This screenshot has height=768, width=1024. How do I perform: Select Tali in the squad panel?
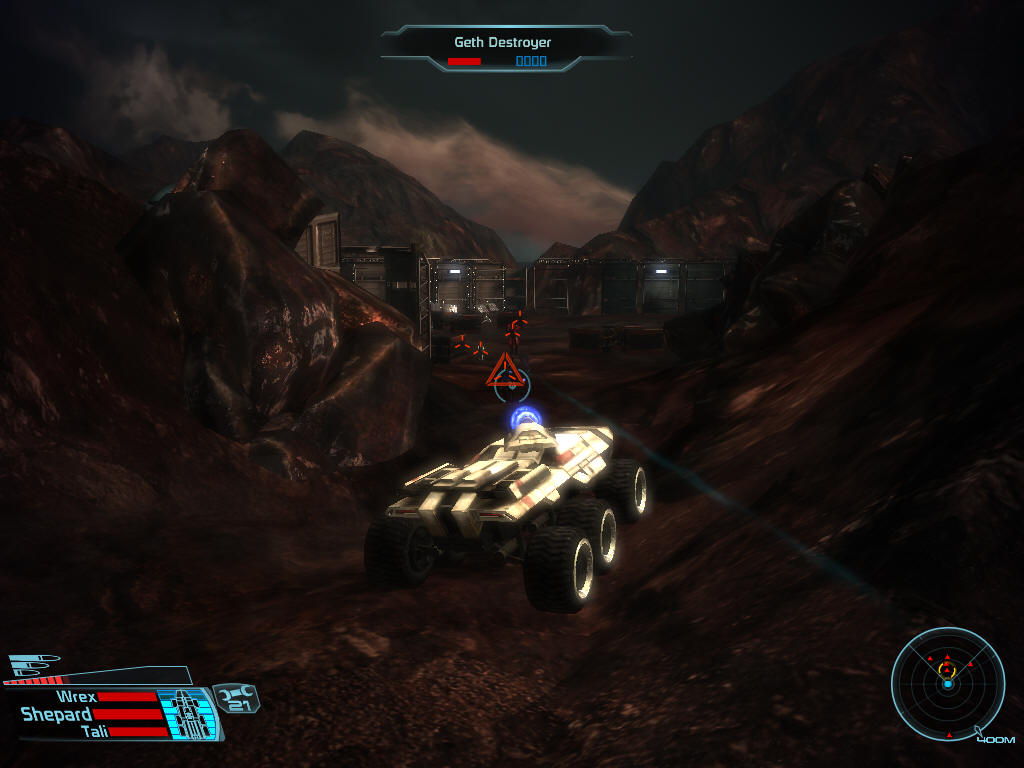pos(93,731)
